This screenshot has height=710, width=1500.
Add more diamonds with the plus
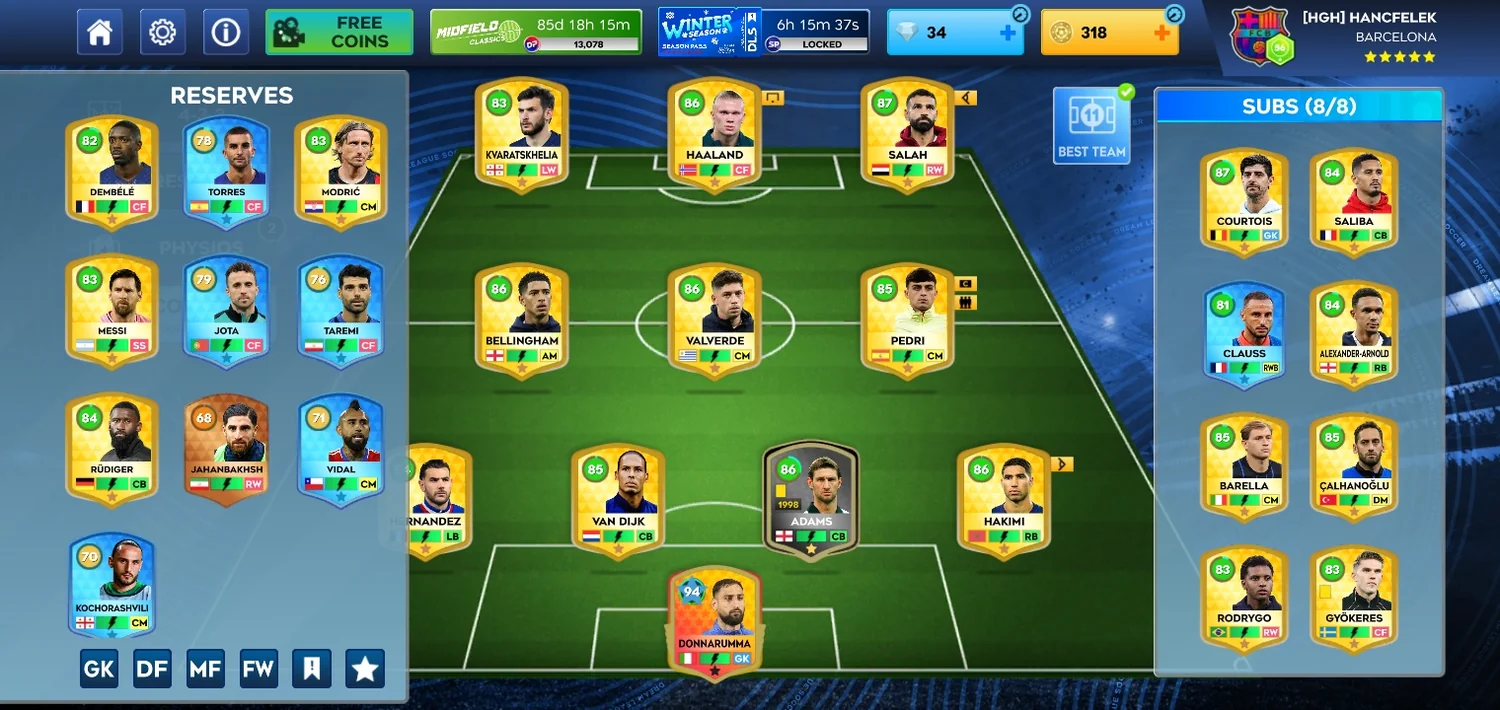(x=1007, y=33)
